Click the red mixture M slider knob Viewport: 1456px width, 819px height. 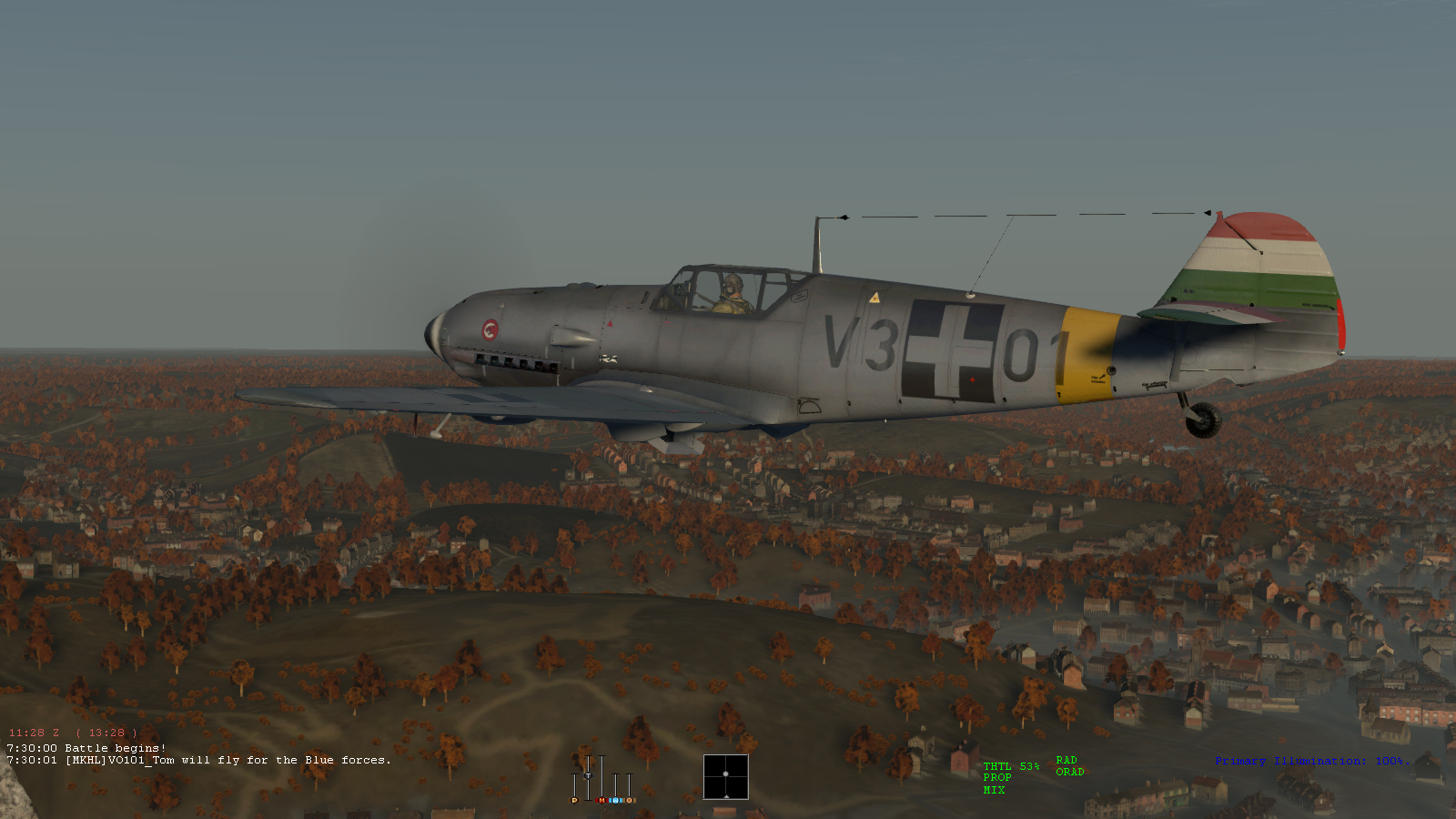point(602,800)
